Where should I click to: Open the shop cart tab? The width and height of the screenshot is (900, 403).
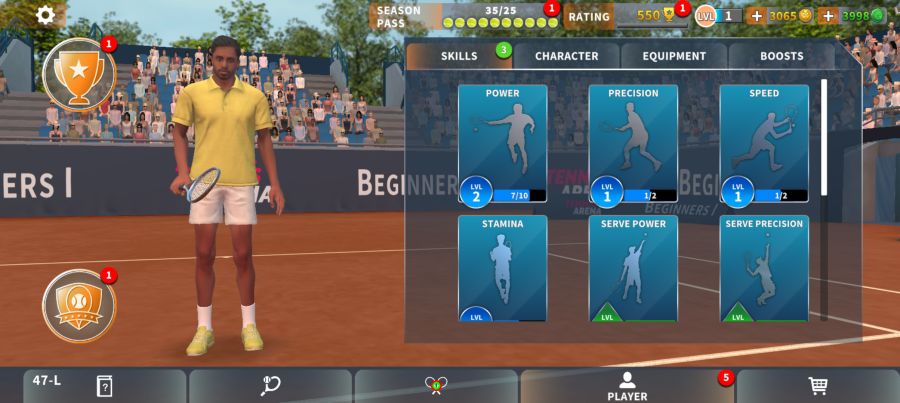click(817, 386)
